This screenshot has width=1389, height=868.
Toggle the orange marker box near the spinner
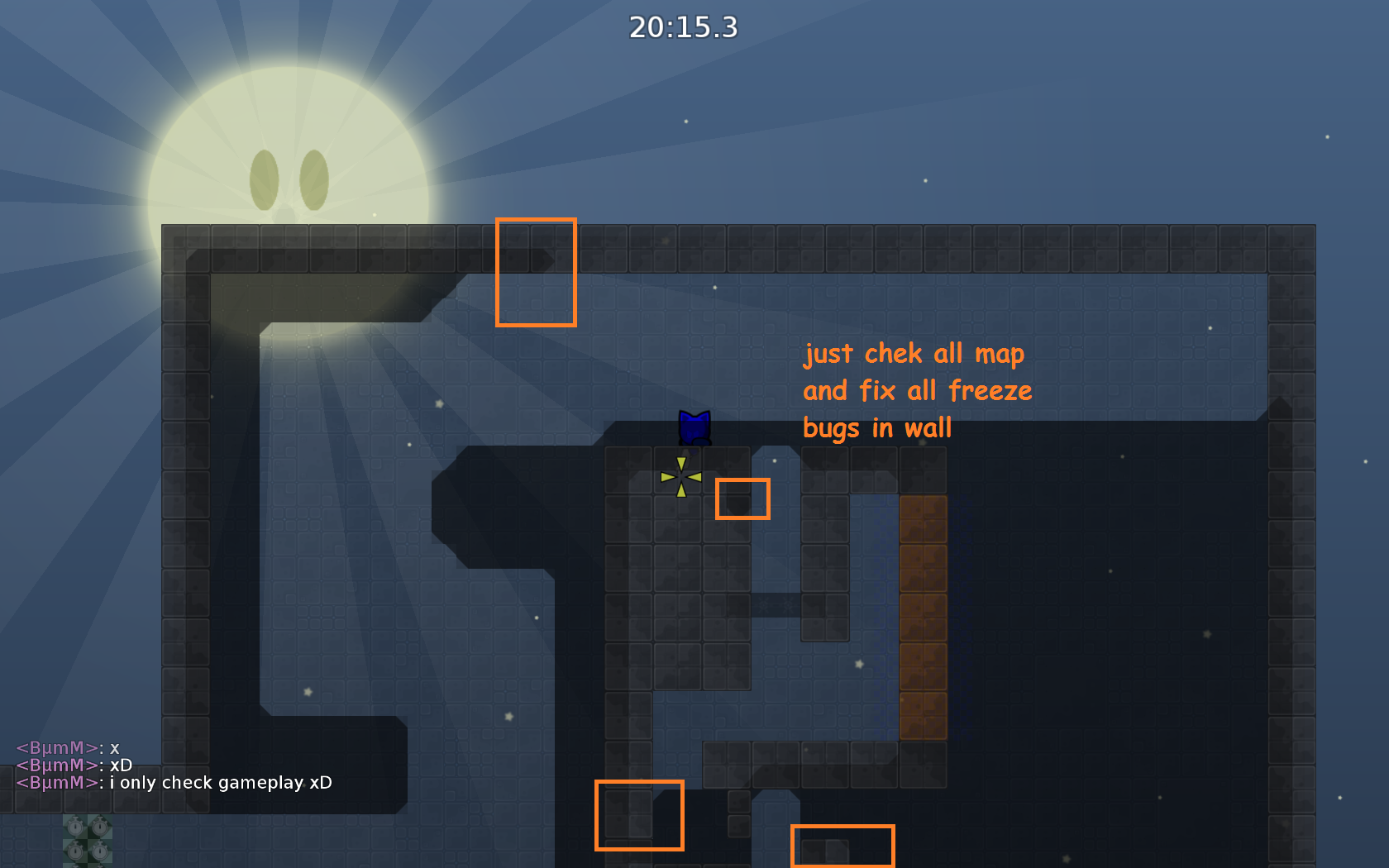pyautogui.click(x=742, y=498)
